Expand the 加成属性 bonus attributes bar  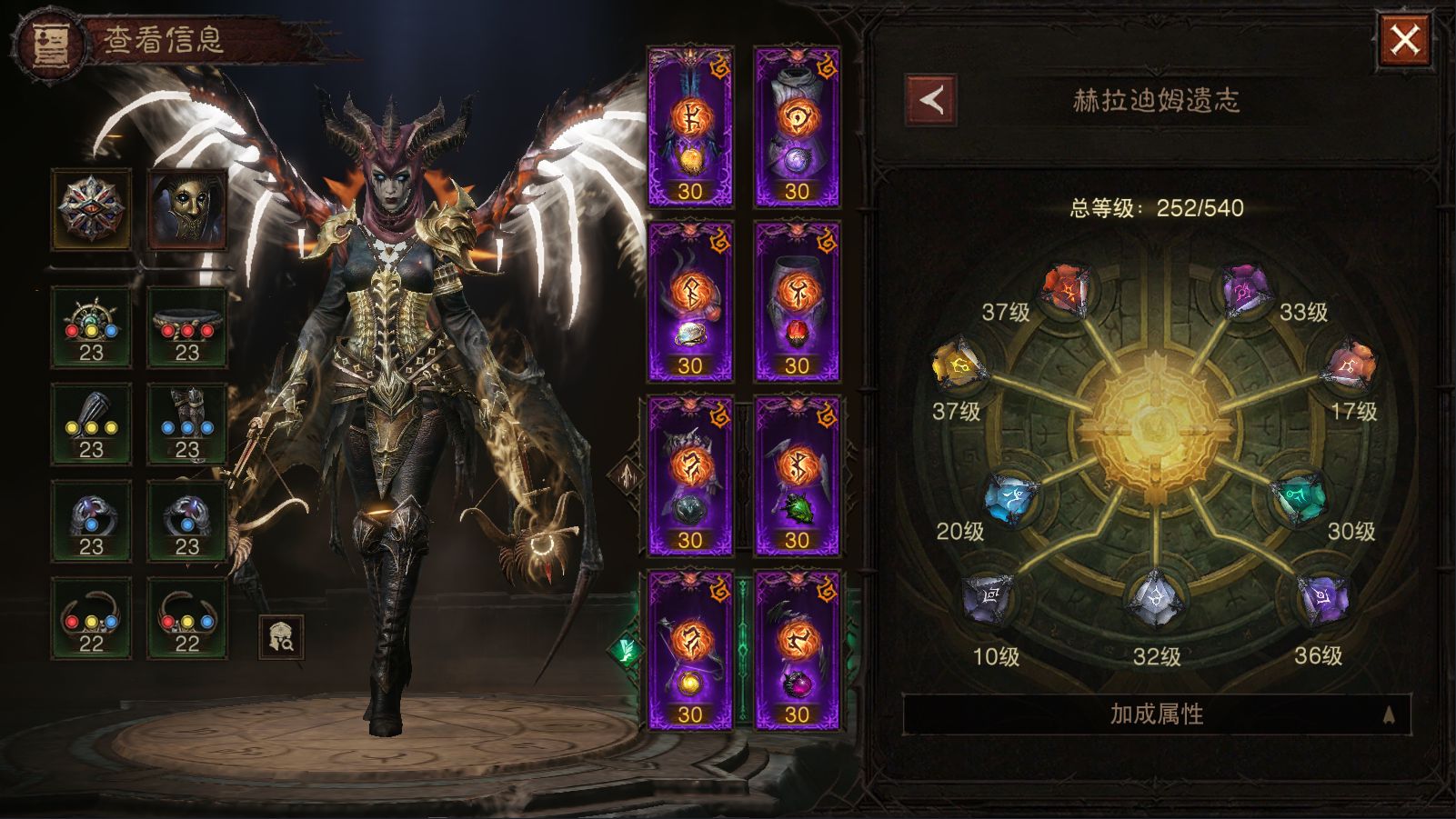pyautogui.click(x=1156, y=714)
